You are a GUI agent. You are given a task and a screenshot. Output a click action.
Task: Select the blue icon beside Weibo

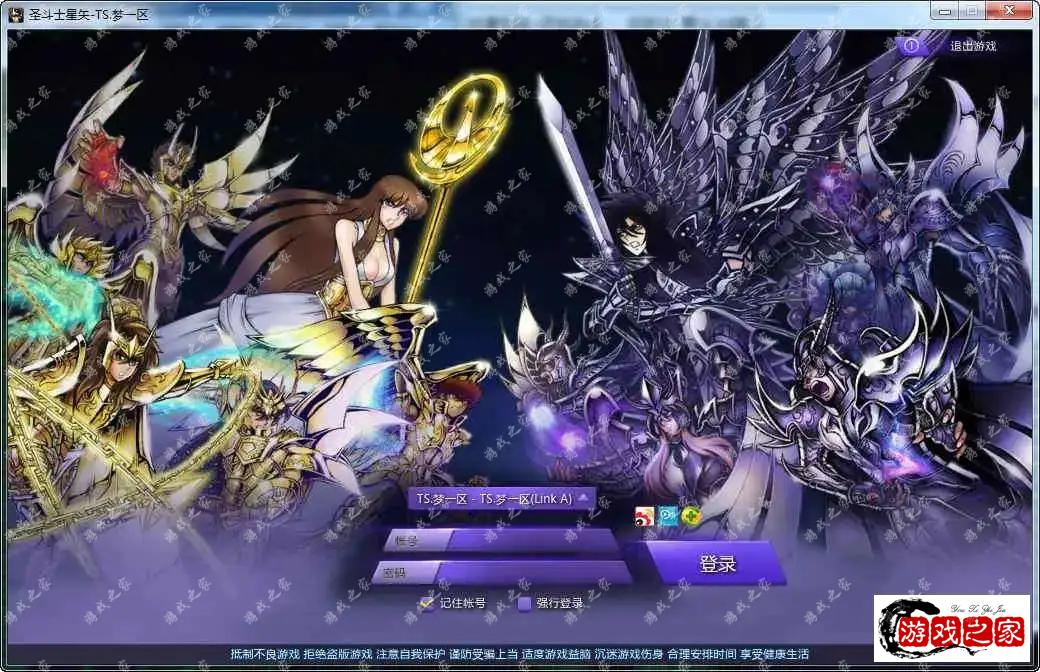667,516
